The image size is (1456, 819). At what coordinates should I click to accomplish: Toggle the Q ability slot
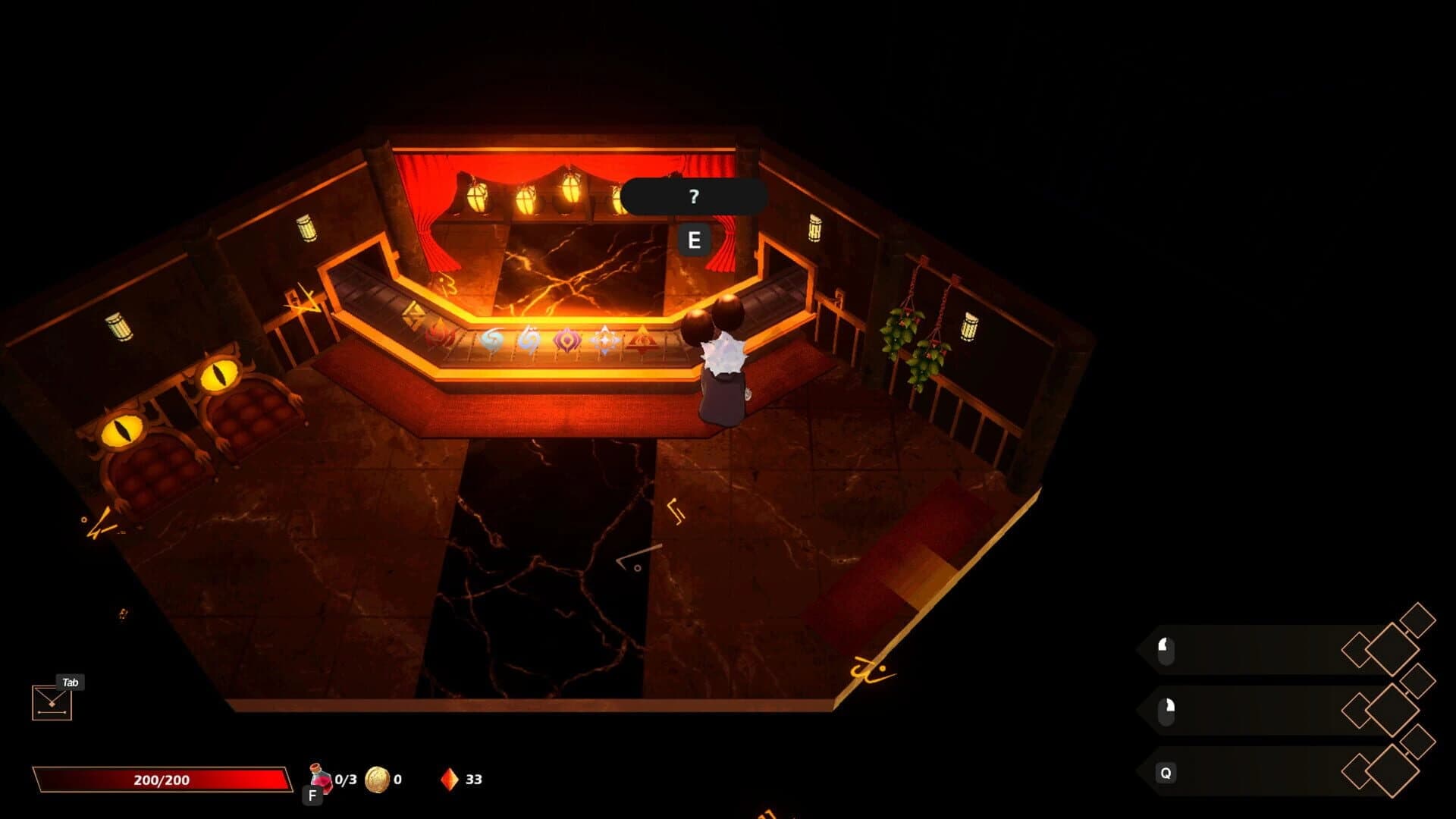click(x=1166, y=773)
